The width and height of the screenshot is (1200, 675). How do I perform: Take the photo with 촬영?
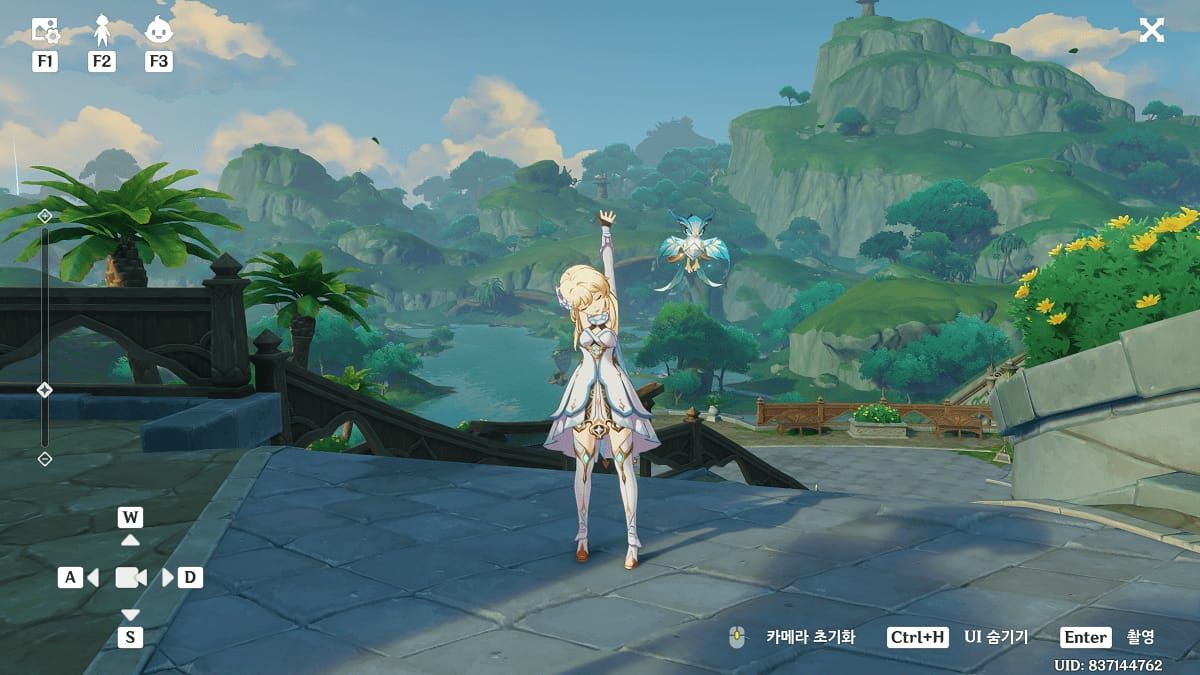[x=1140, y=637]
